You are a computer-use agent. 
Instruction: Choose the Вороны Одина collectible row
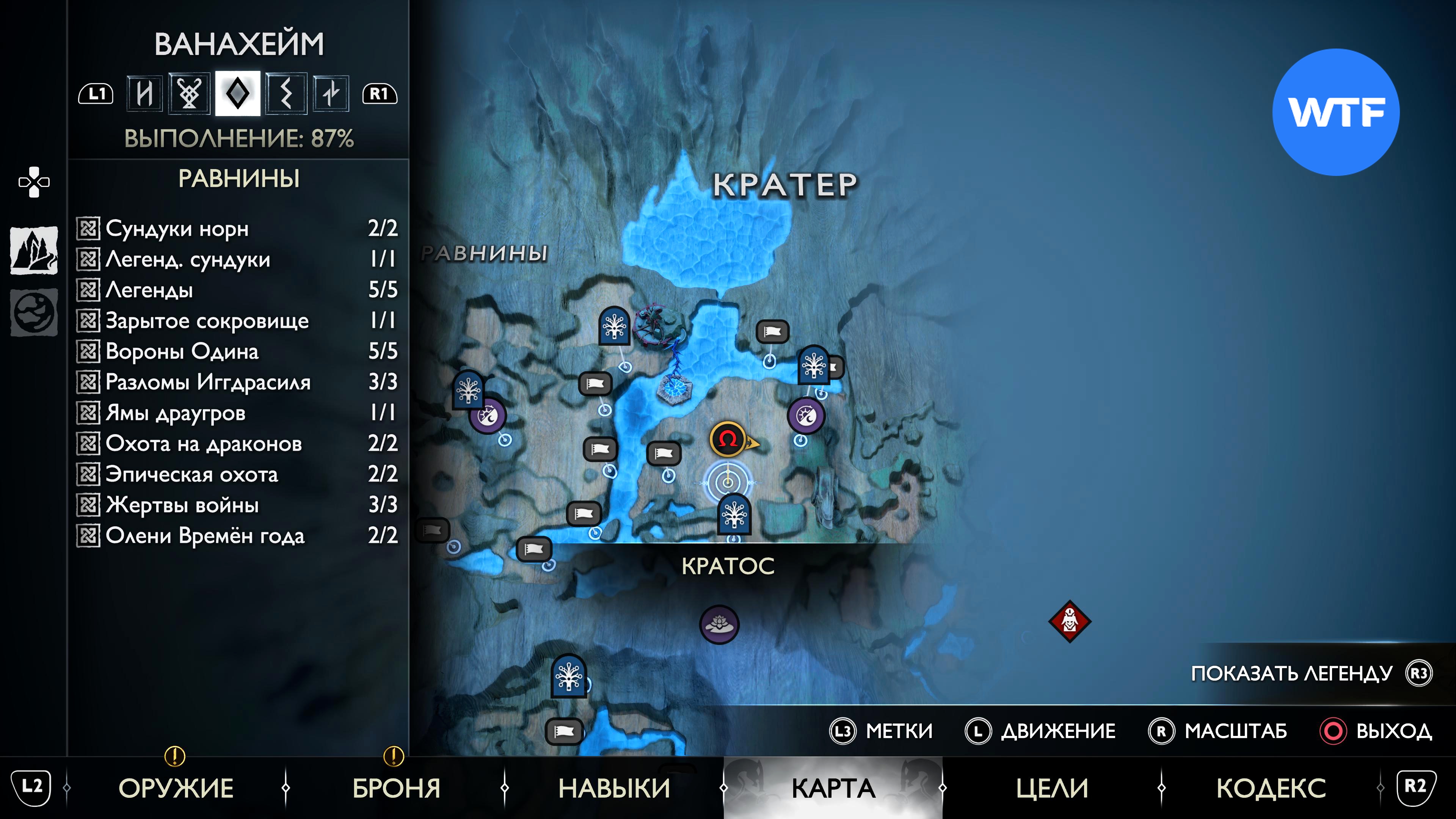coord(237,351)
